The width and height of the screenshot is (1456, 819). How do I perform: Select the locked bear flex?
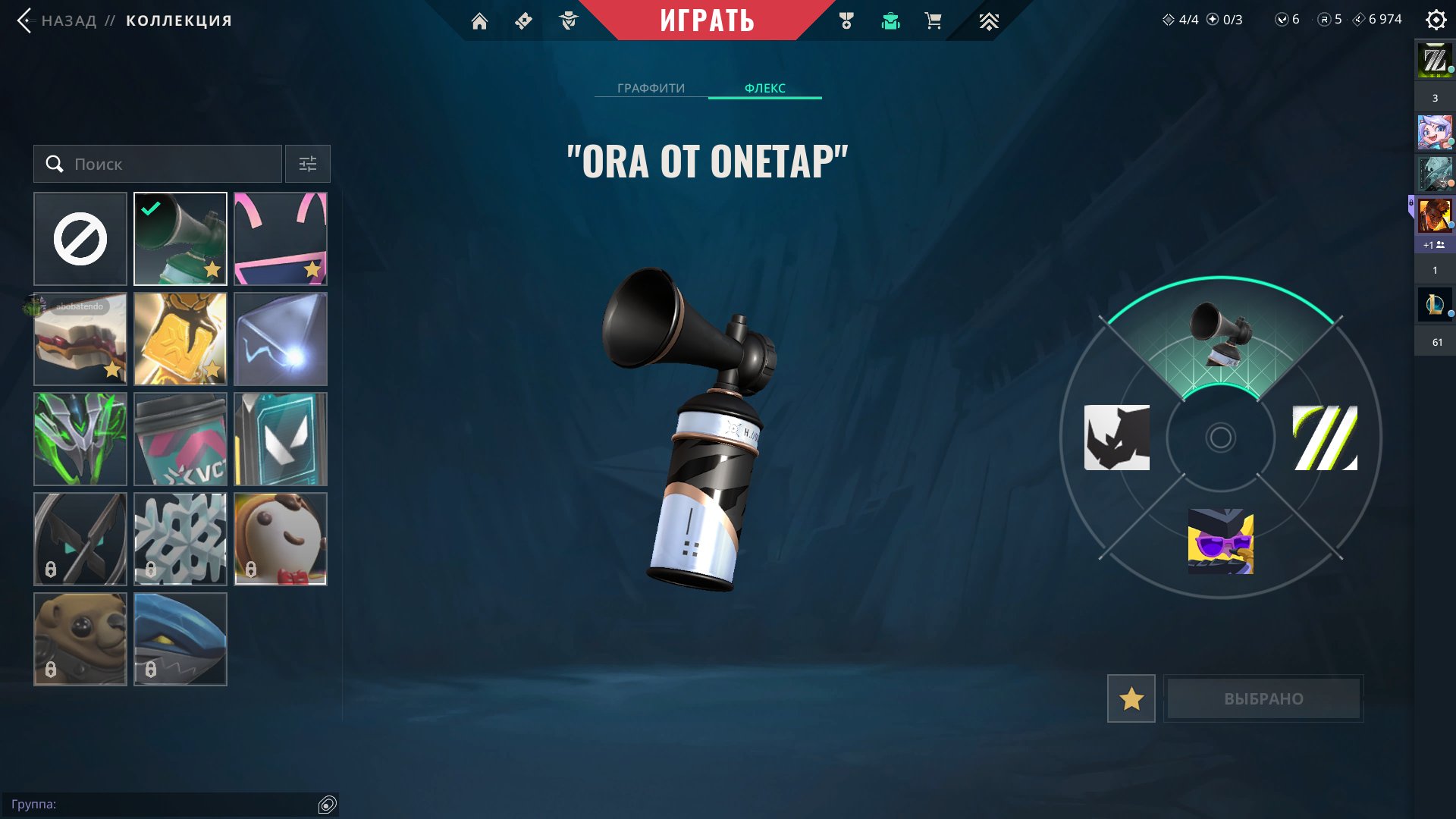[80, 639]
